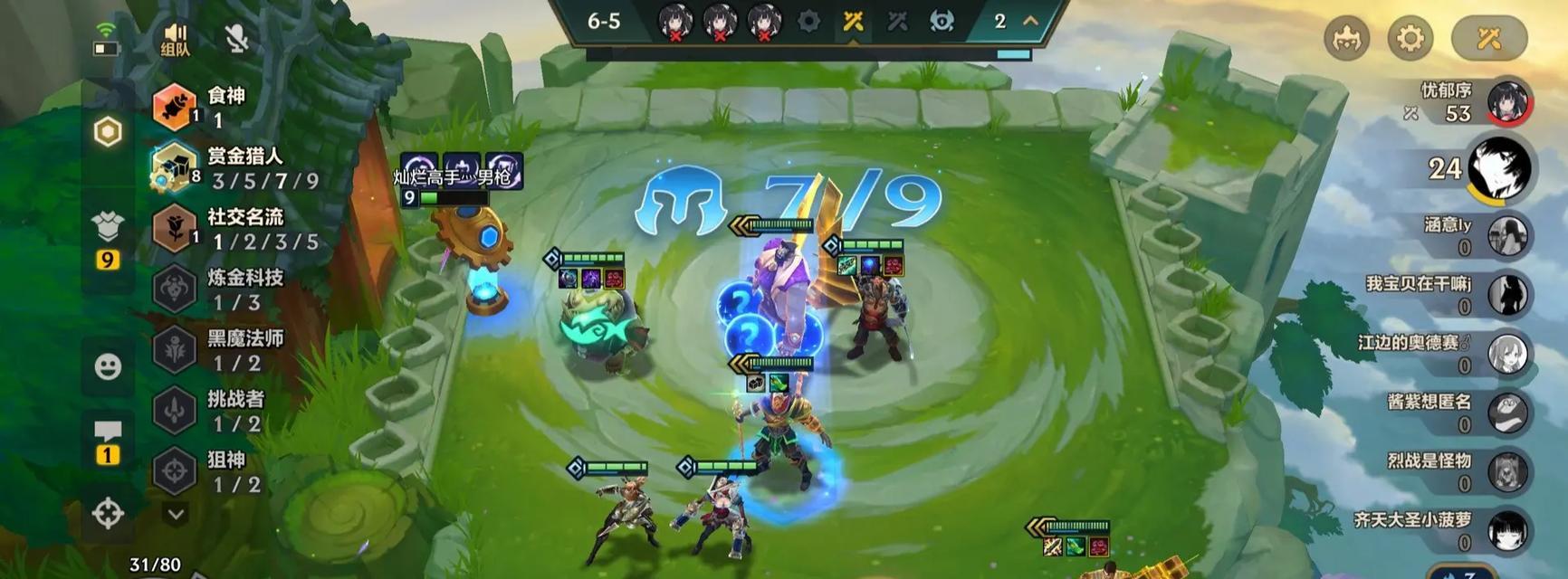
Task: Visit 齐天大圣小菠萝's board
Action: point(1507,531)
